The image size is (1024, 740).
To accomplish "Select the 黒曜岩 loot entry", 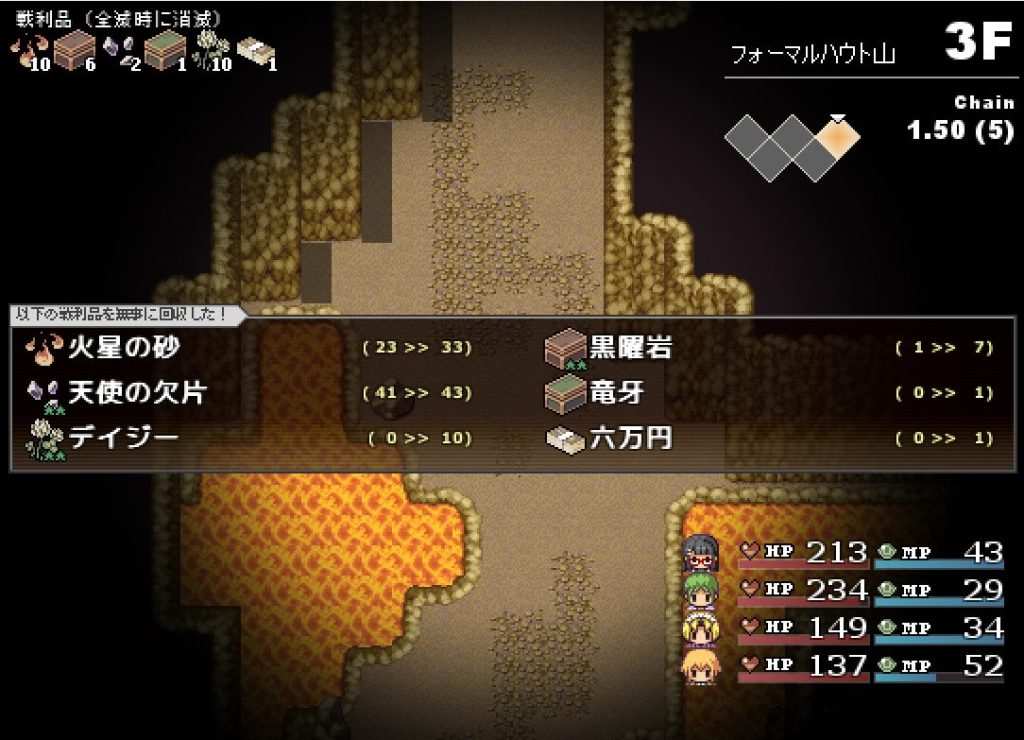I will coord(630,348).
